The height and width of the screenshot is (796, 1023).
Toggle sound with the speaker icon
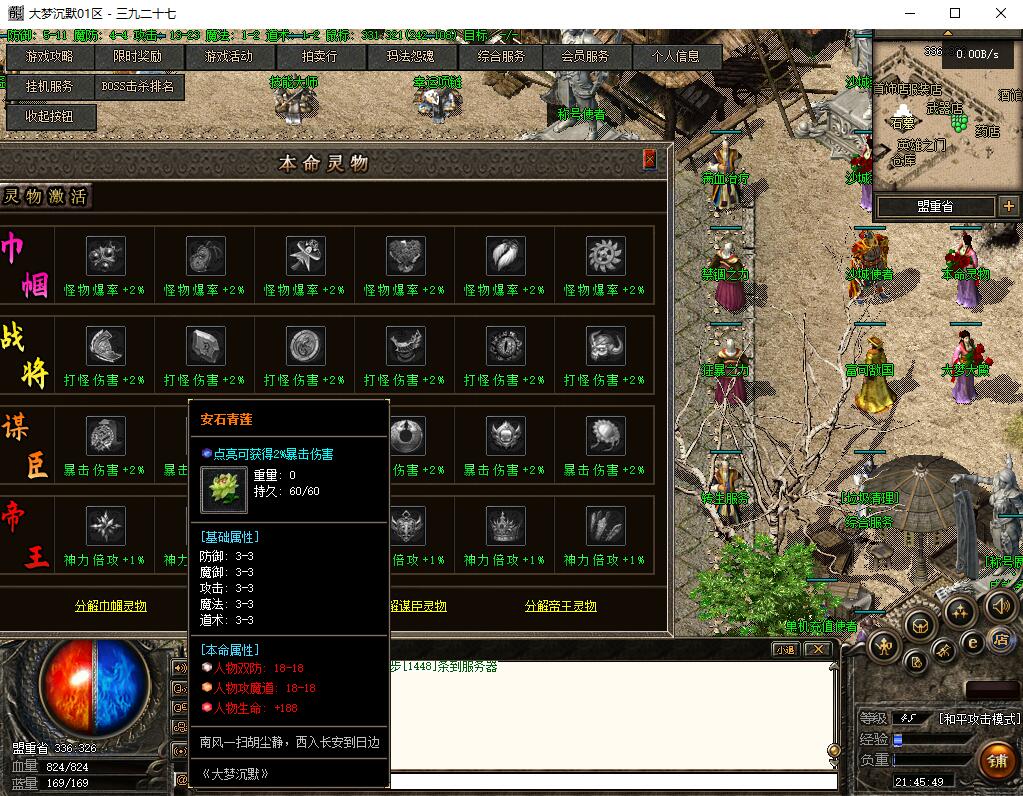point(1000,605)
